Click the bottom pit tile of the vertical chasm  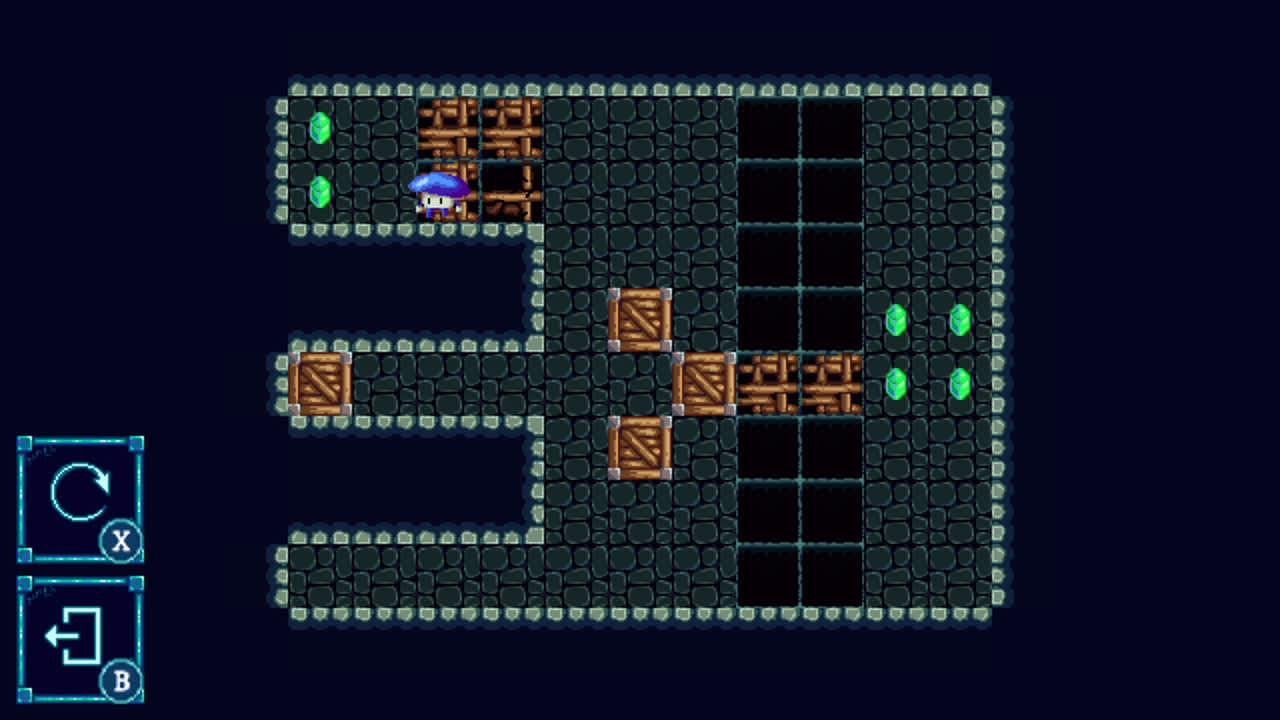(770, 575)
